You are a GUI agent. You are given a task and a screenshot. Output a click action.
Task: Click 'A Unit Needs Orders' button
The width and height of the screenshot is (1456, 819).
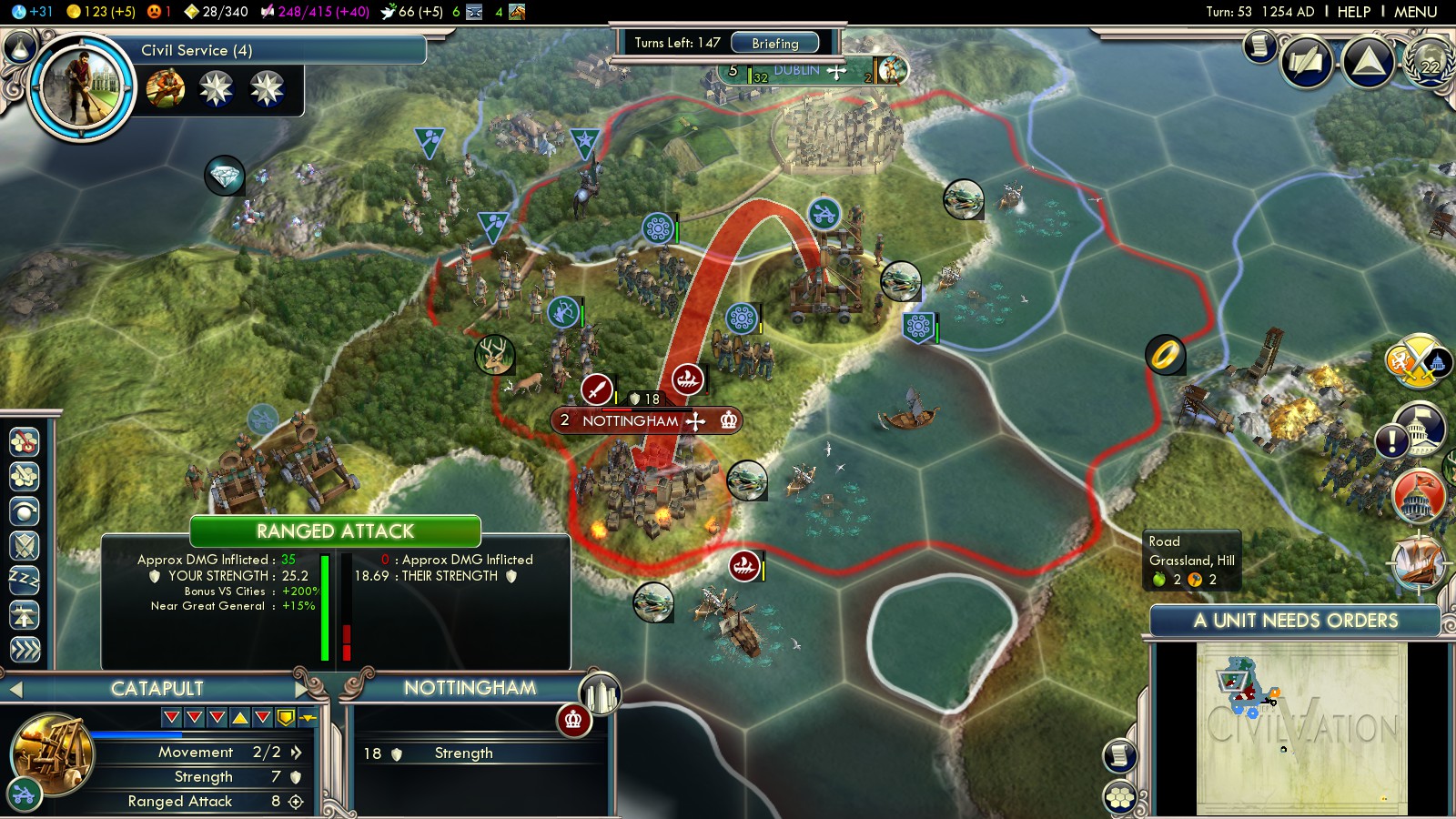click(1295, 621)
